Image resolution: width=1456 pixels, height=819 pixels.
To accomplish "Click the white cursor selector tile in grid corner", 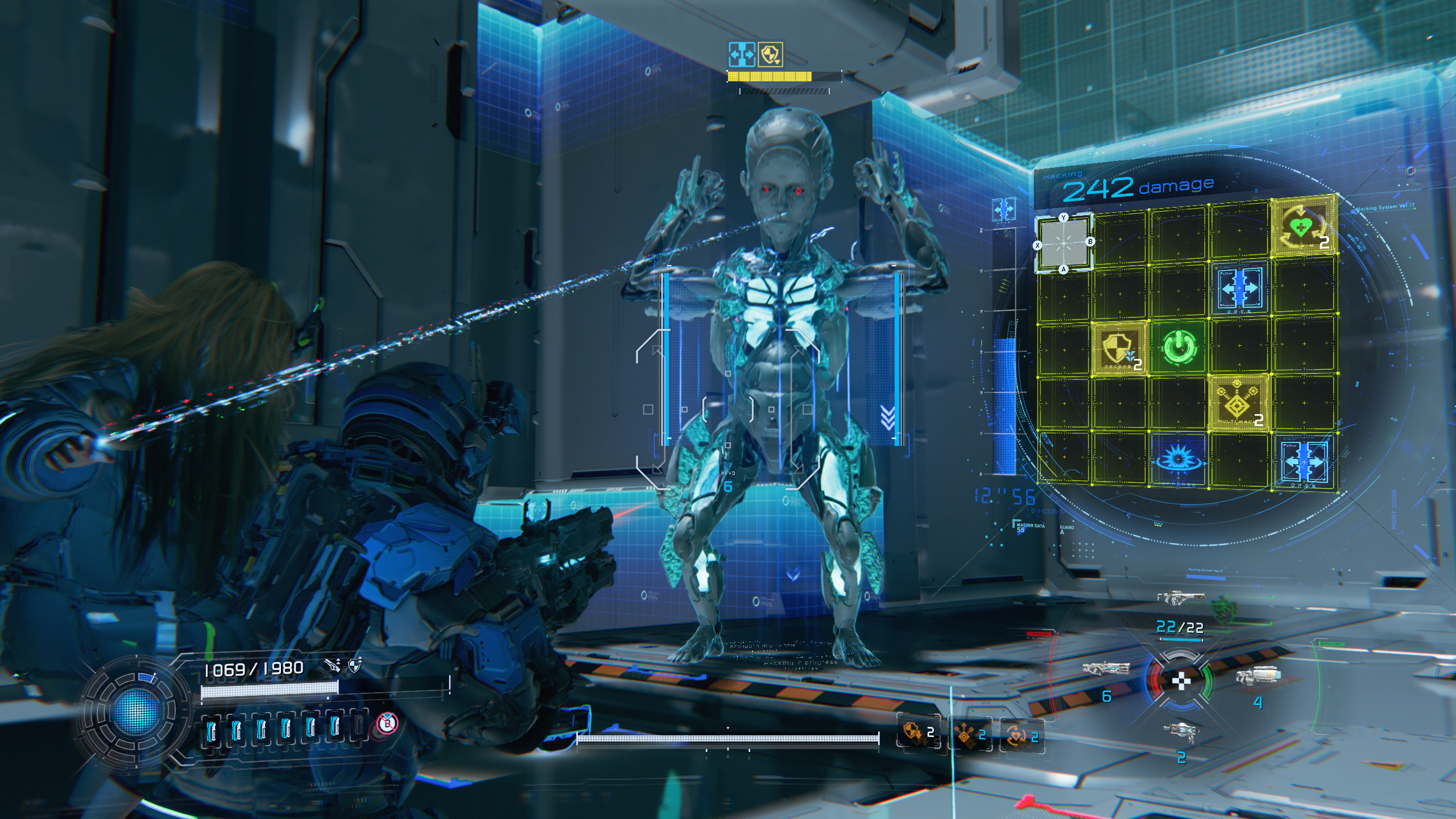I will 1063,243.
